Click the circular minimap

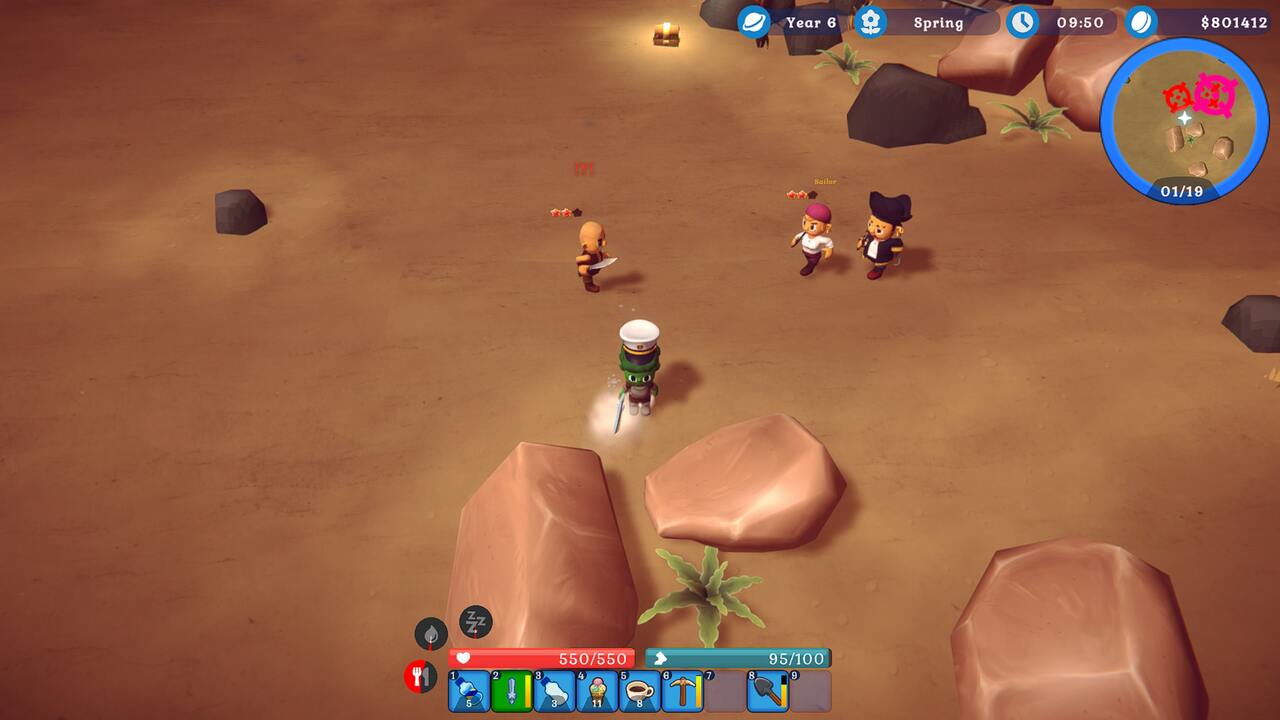(x=1184, y=122)
